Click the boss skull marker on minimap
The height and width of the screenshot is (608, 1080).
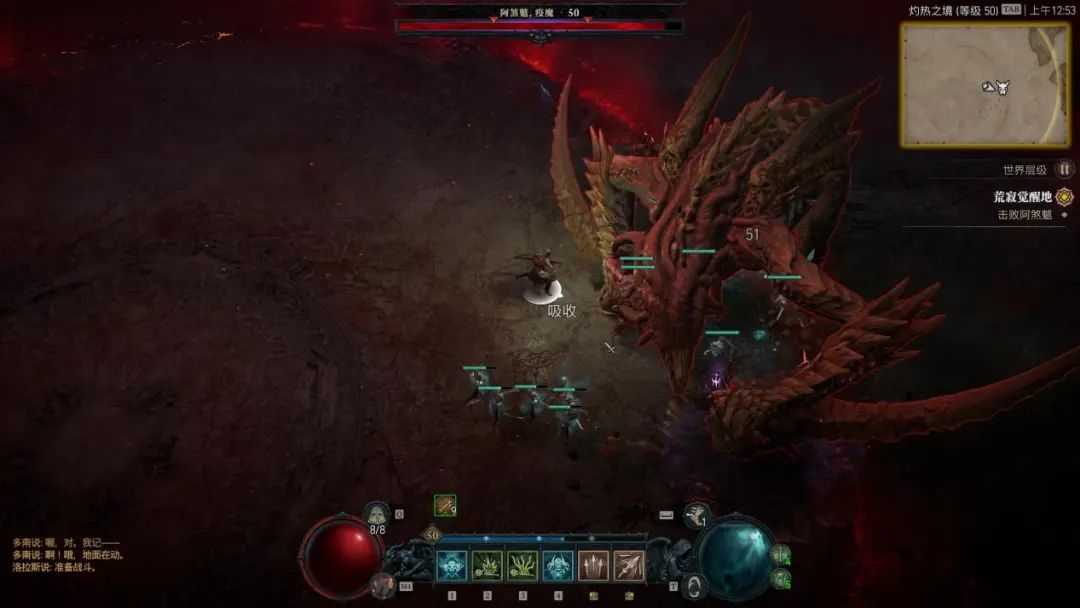[1002, 88]
